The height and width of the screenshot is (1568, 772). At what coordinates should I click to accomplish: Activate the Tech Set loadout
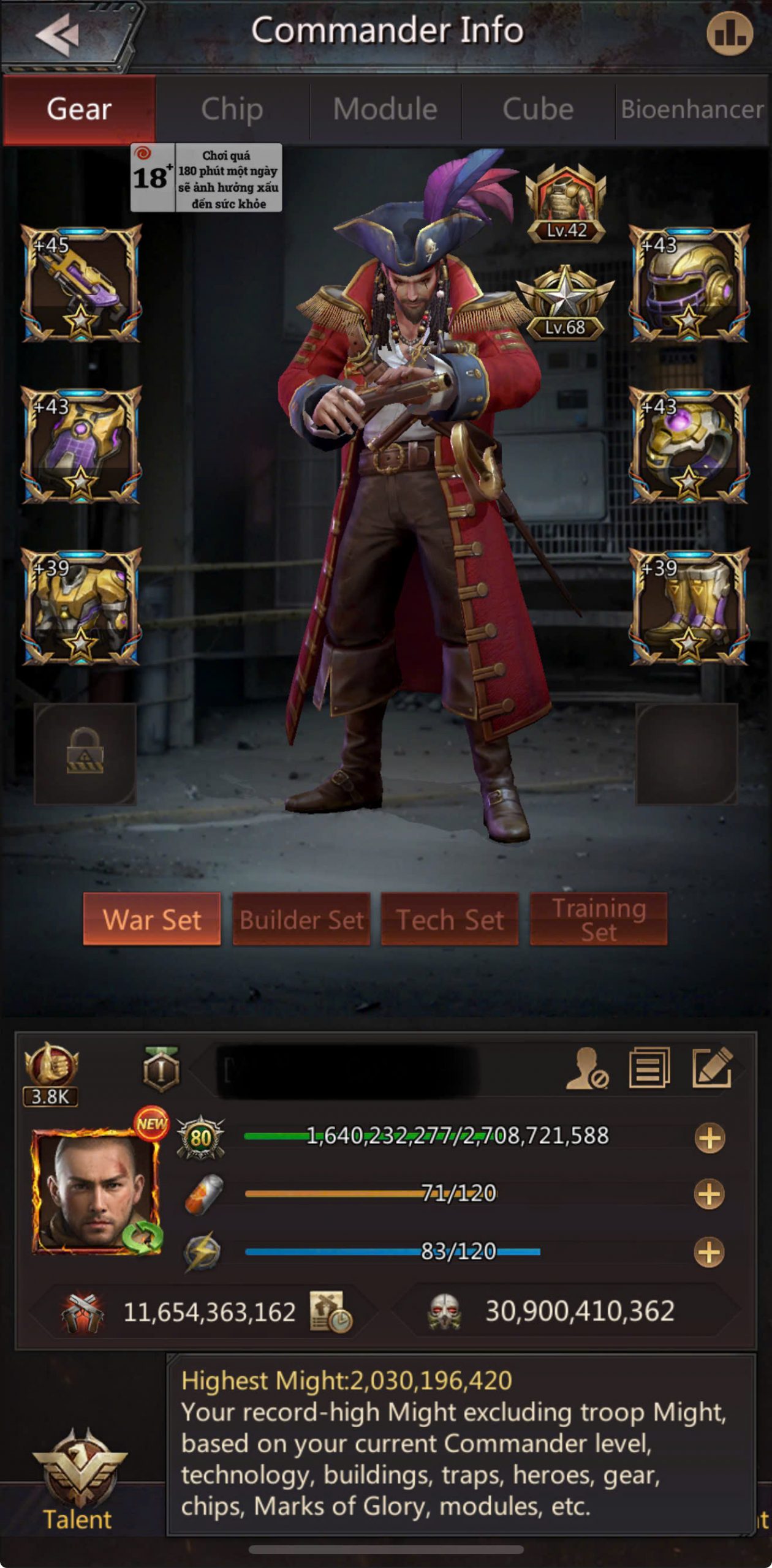point(450,919)
